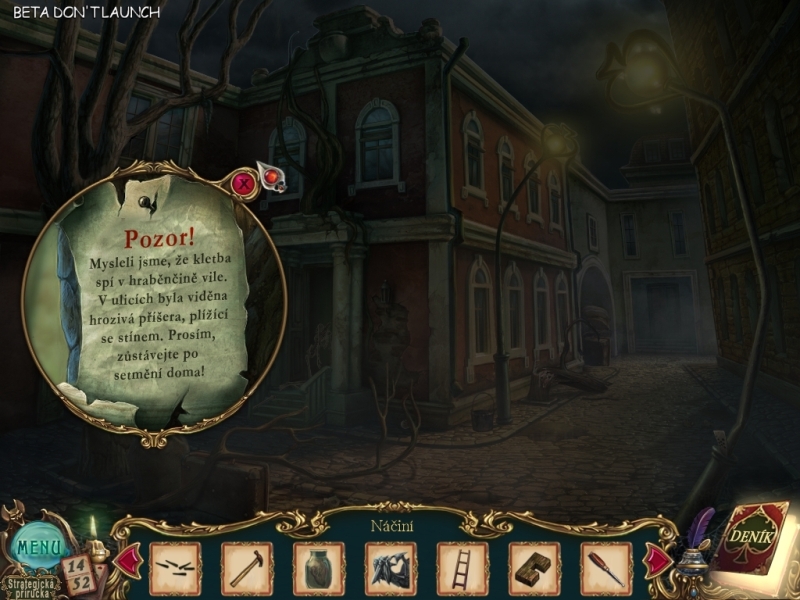This screenshot has height=600, width=800.
Task: Pick the hammer from inventory
Action: (247, 568)
